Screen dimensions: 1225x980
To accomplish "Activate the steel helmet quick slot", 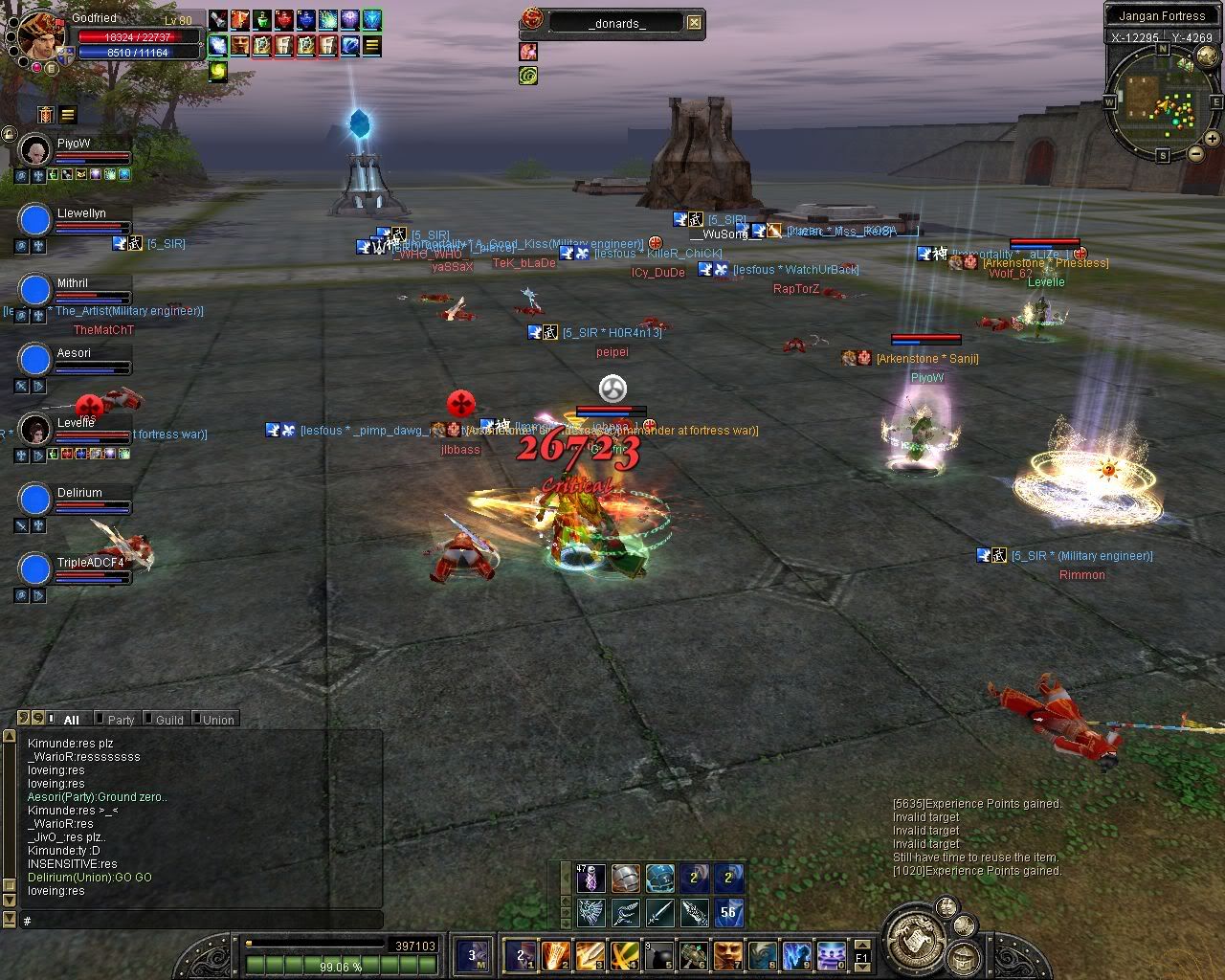I will pos(626,878).
